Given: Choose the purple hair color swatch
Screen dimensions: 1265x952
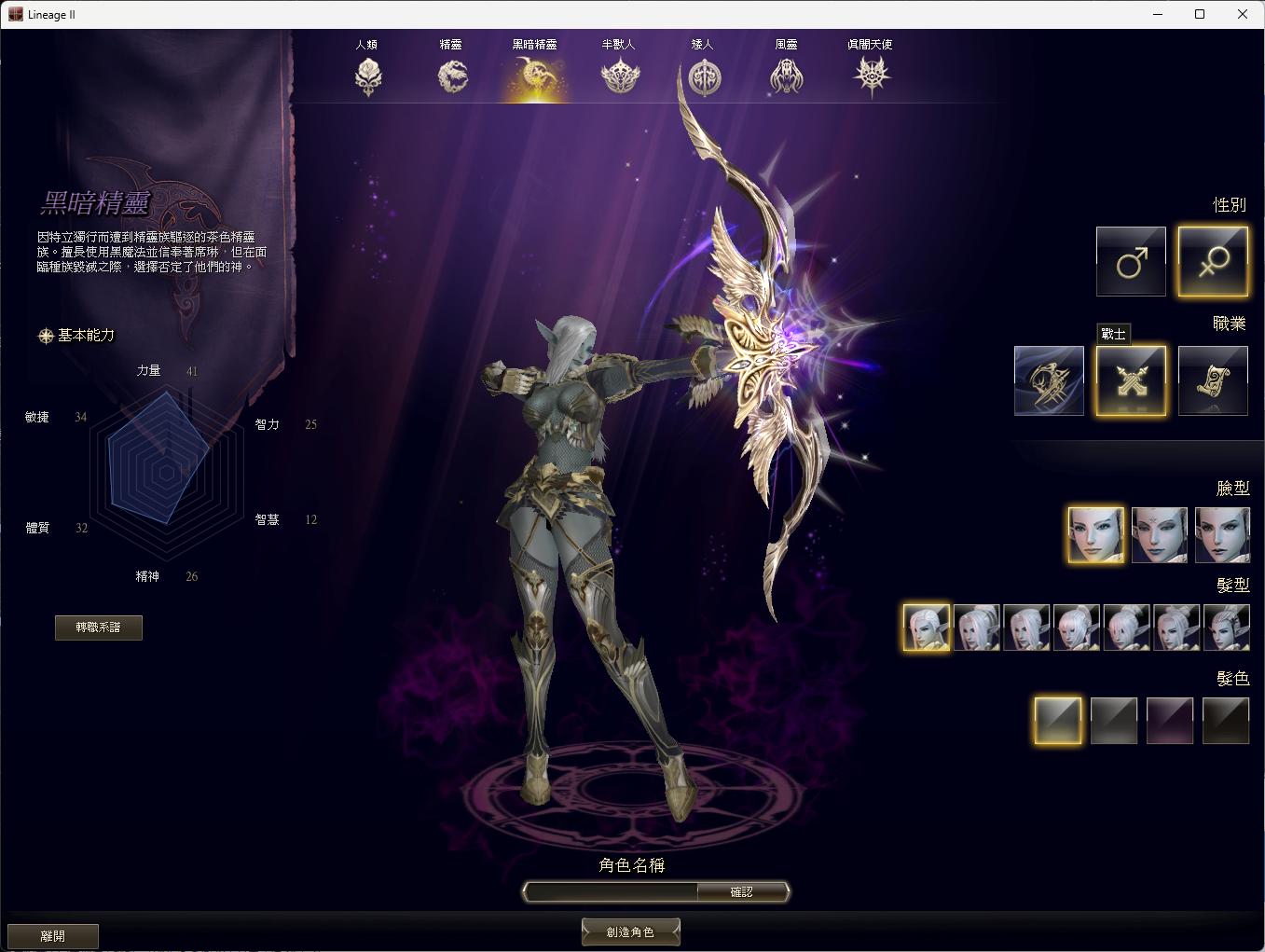Looking at the screenshot, I should [x=1170, y=721].
